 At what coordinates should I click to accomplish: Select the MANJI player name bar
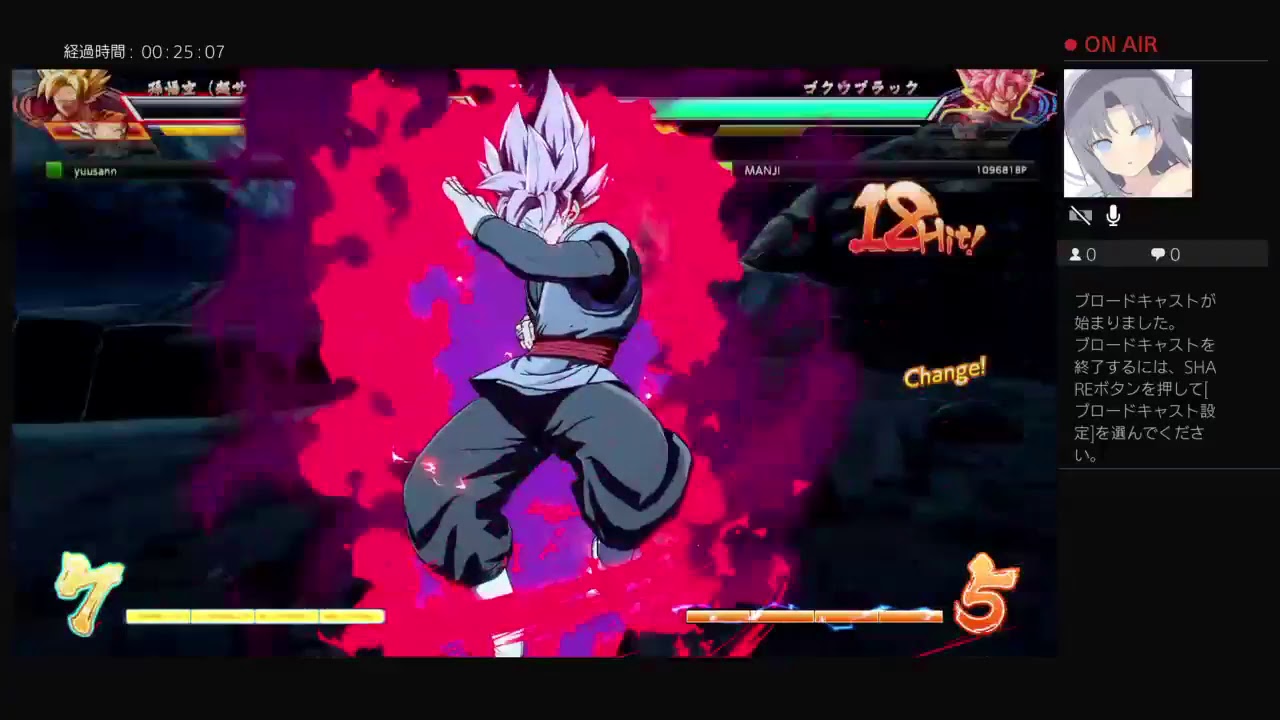762,170
